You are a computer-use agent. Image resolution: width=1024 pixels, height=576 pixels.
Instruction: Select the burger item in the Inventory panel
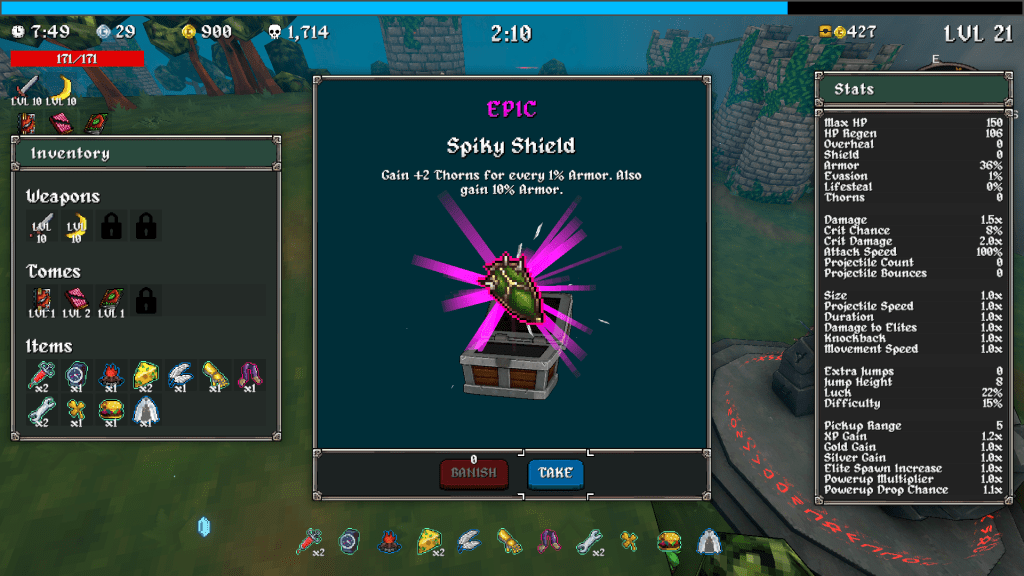111,410
